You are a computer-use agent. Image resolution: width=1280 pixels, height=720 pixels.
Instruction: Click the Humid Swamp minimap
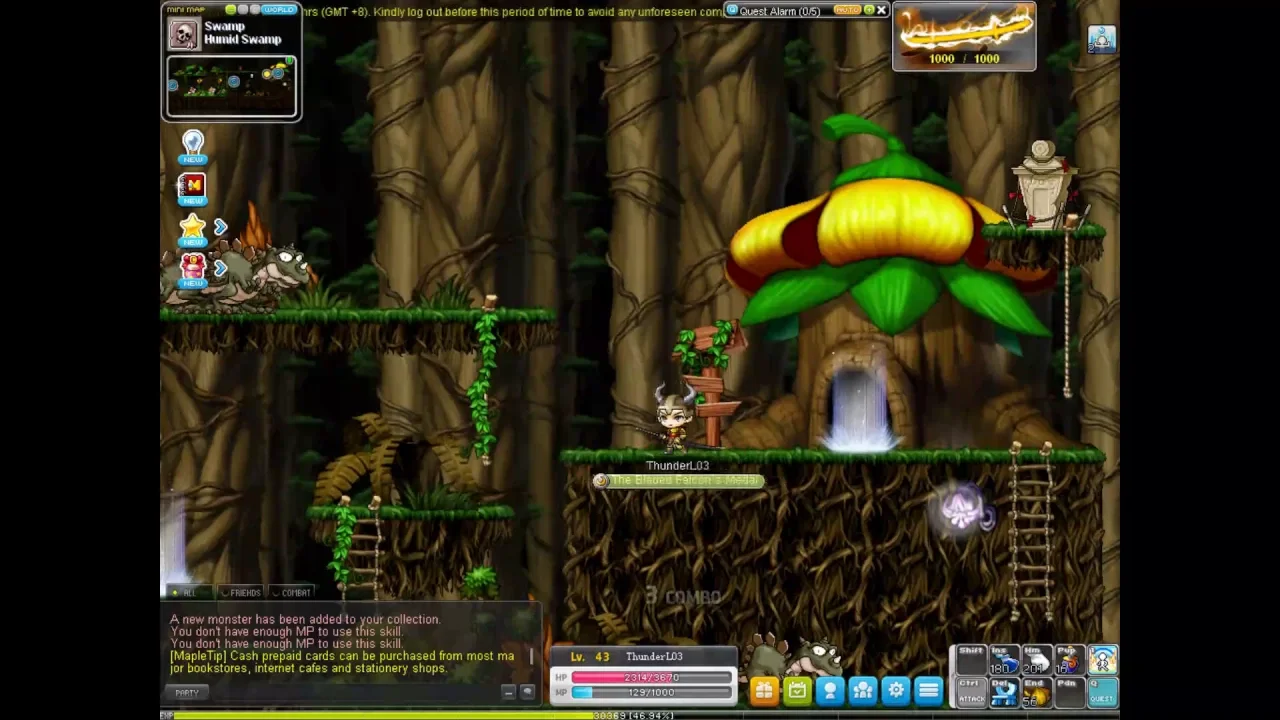coord(231,86)
